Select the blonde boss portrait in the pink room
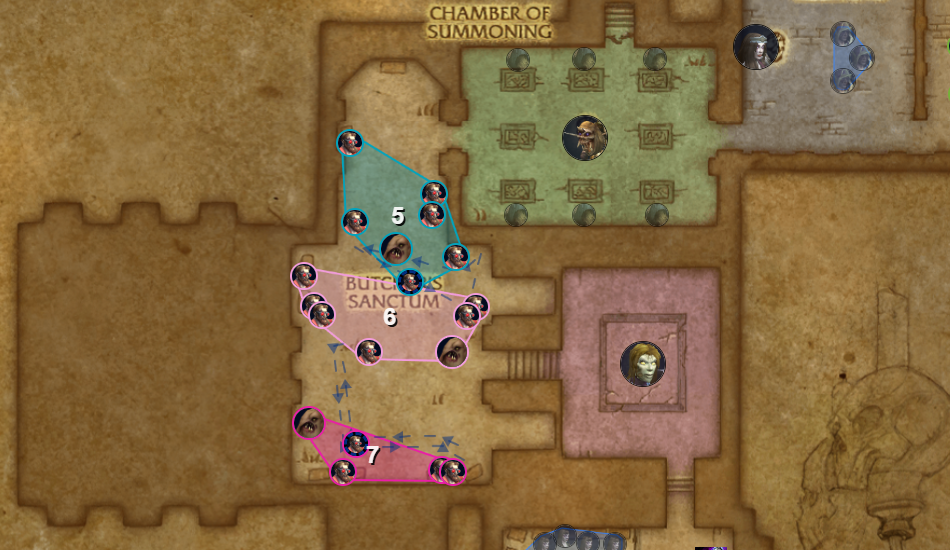This screenshot has width=950, height=550. click(x=643, y=364)
